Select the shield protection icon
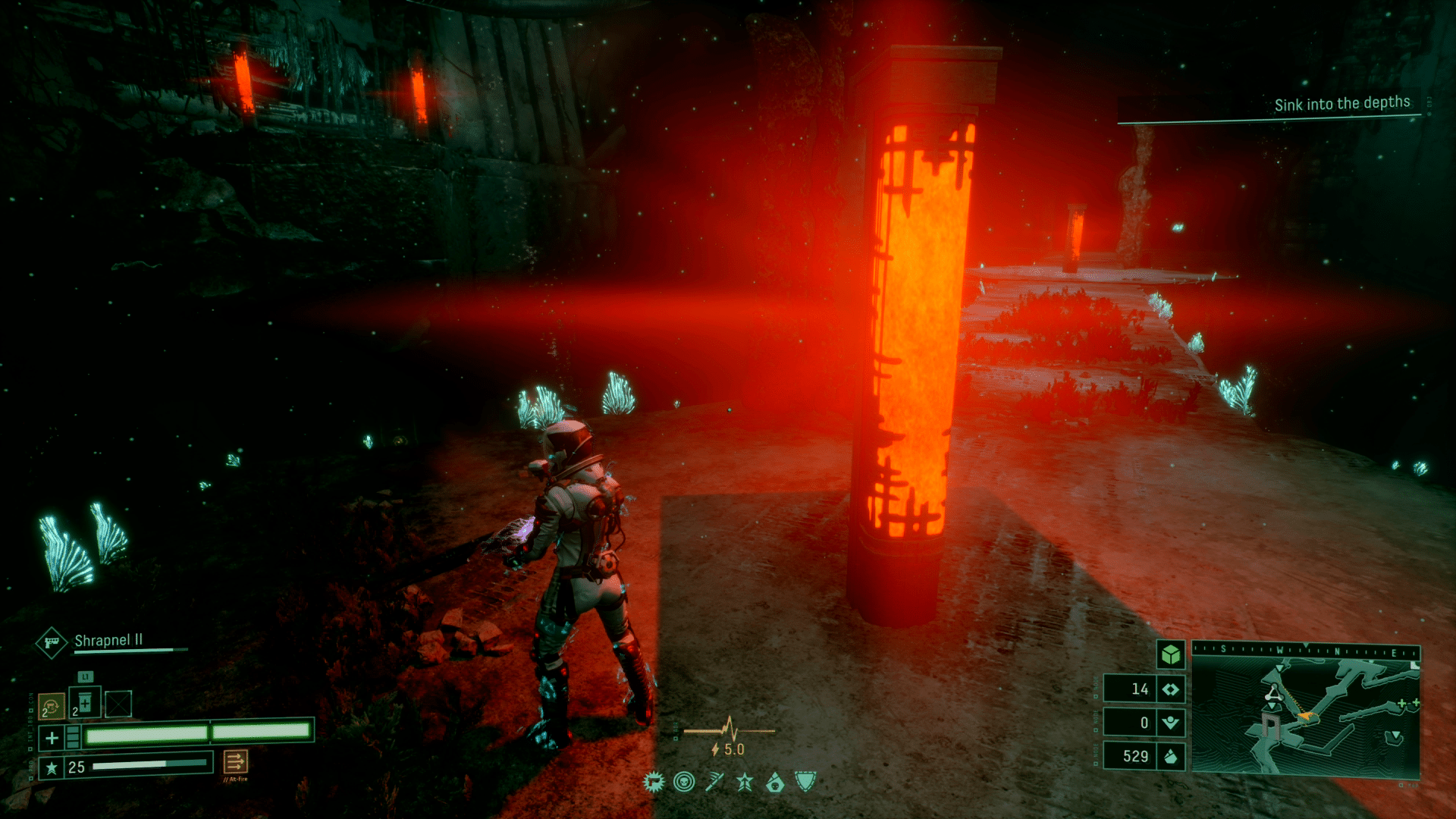Viewport: 1456px width, 819px height. coord(805,781)
